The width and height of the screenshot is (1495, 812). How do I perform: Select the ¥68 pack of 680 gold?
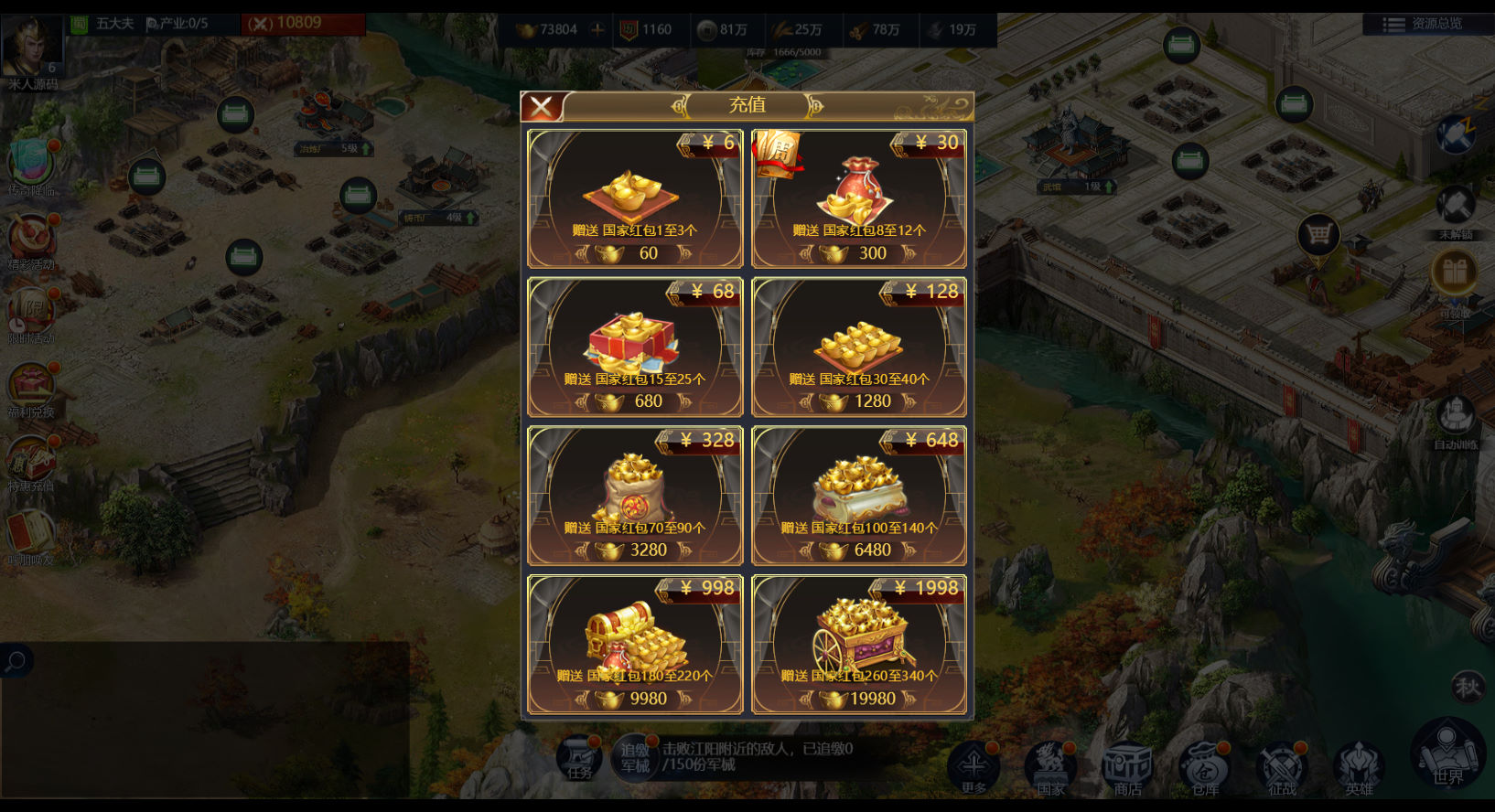635,347
